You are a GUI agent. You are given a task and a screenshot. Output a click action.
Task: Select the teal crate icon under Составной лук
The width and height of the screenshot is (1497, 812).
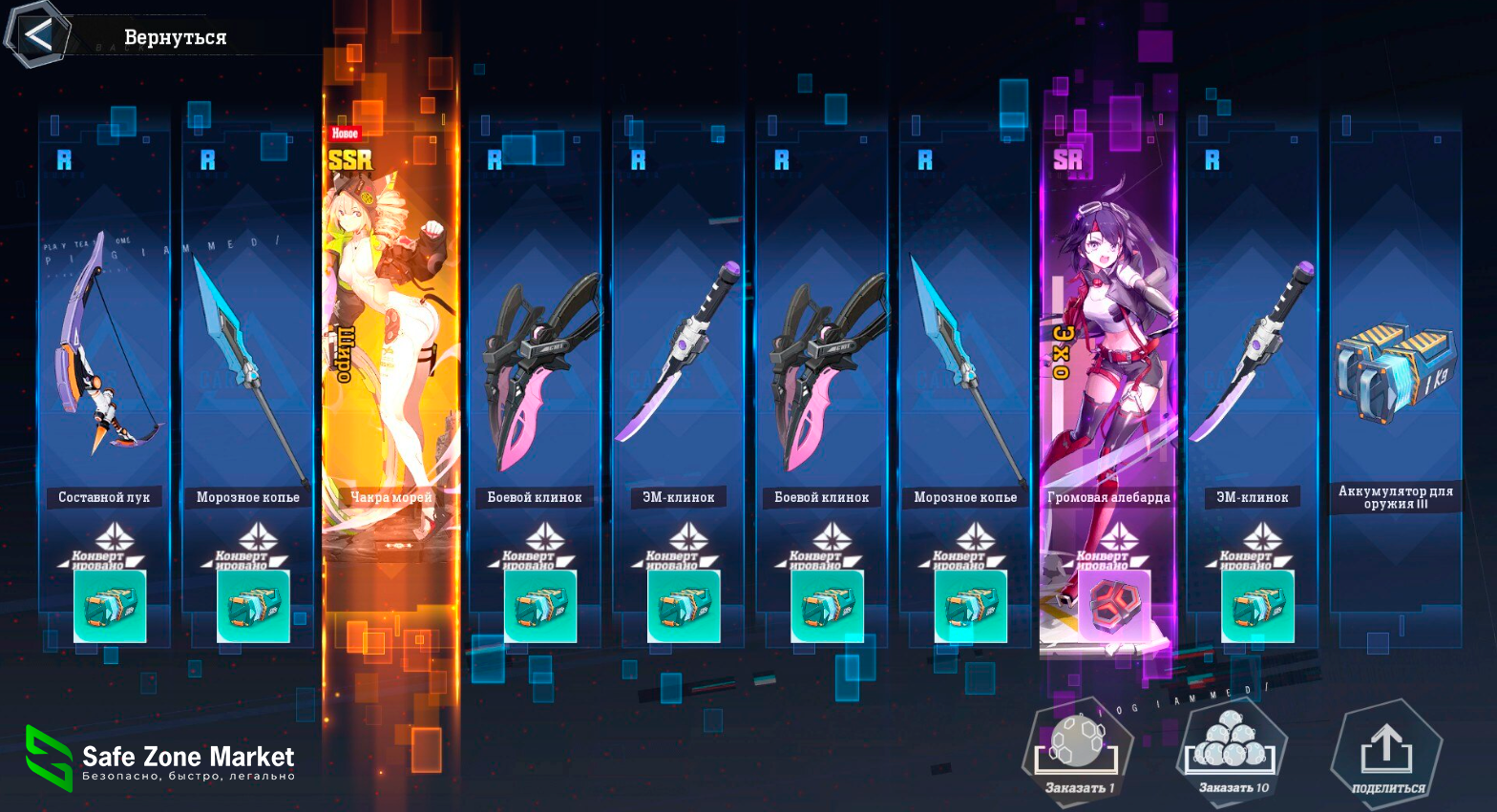108,604
